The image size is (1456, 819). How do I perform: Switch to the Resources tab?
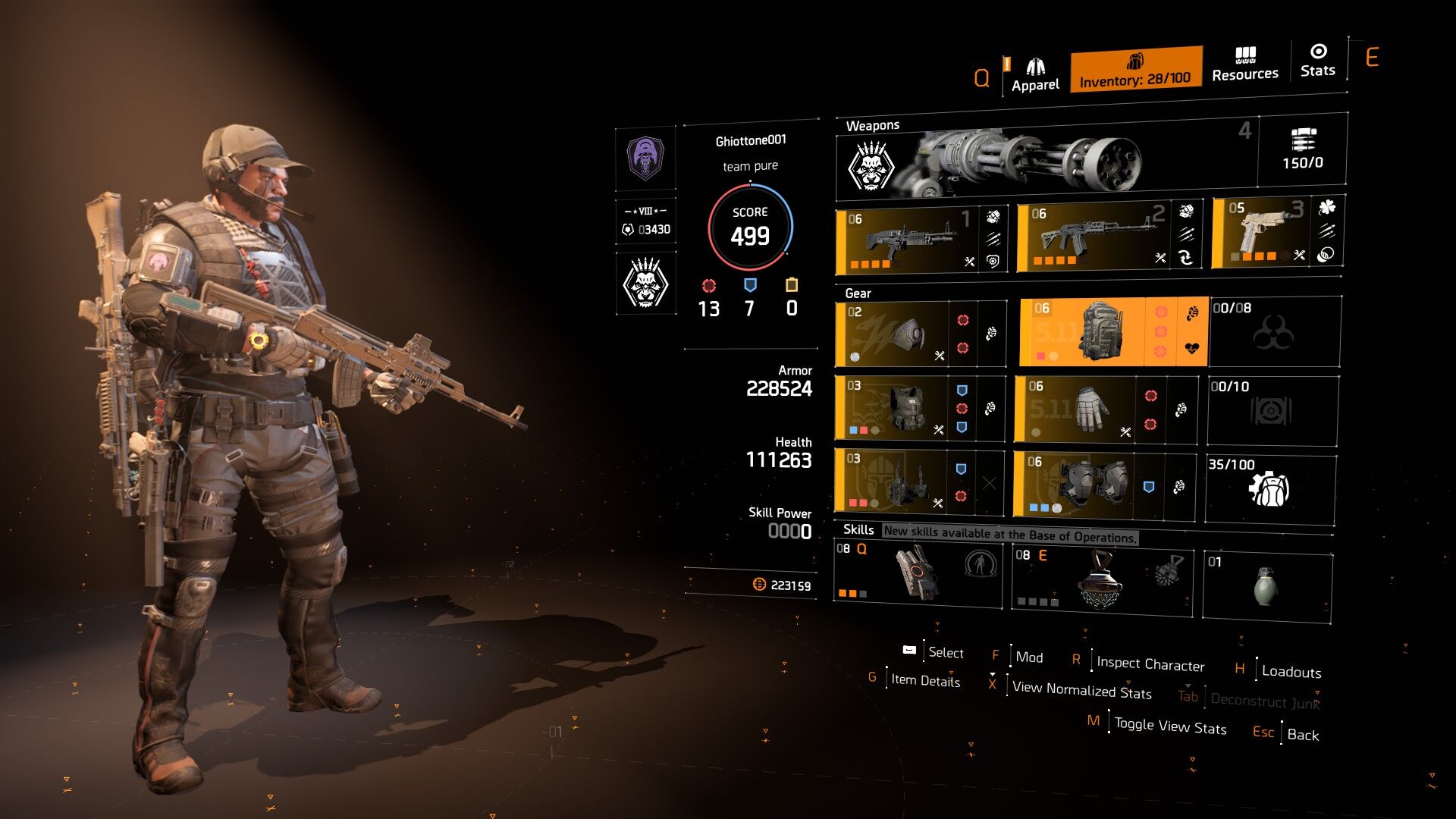(x=1245, y=64)
